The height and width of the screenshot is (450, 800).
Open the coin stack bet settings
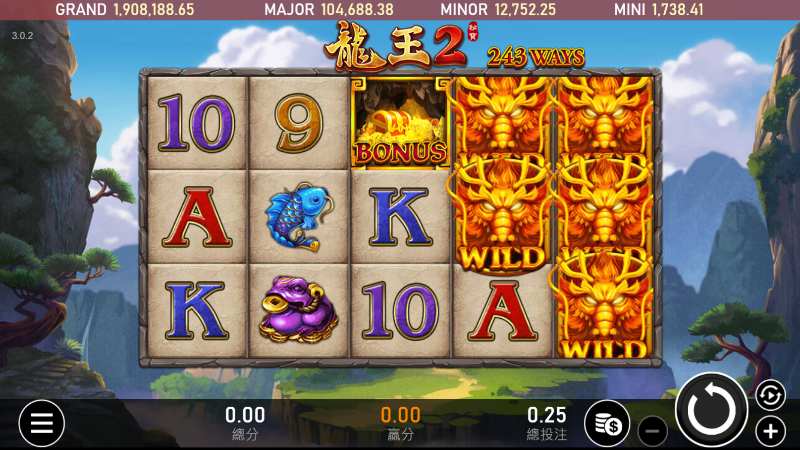pos(607,424)
